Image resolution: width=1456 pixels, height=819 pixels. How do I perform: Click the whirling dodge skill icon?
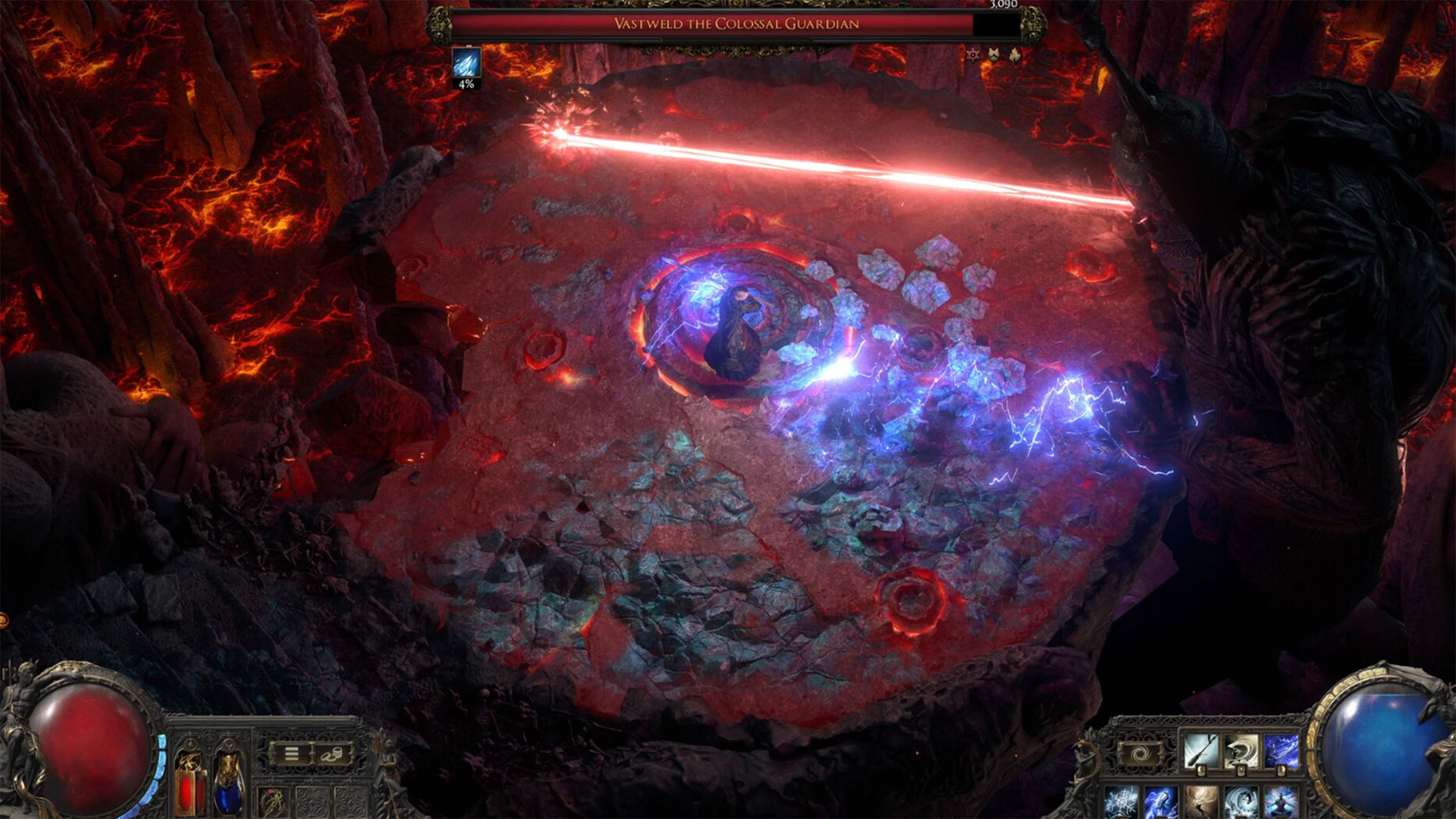[1242, 749]
